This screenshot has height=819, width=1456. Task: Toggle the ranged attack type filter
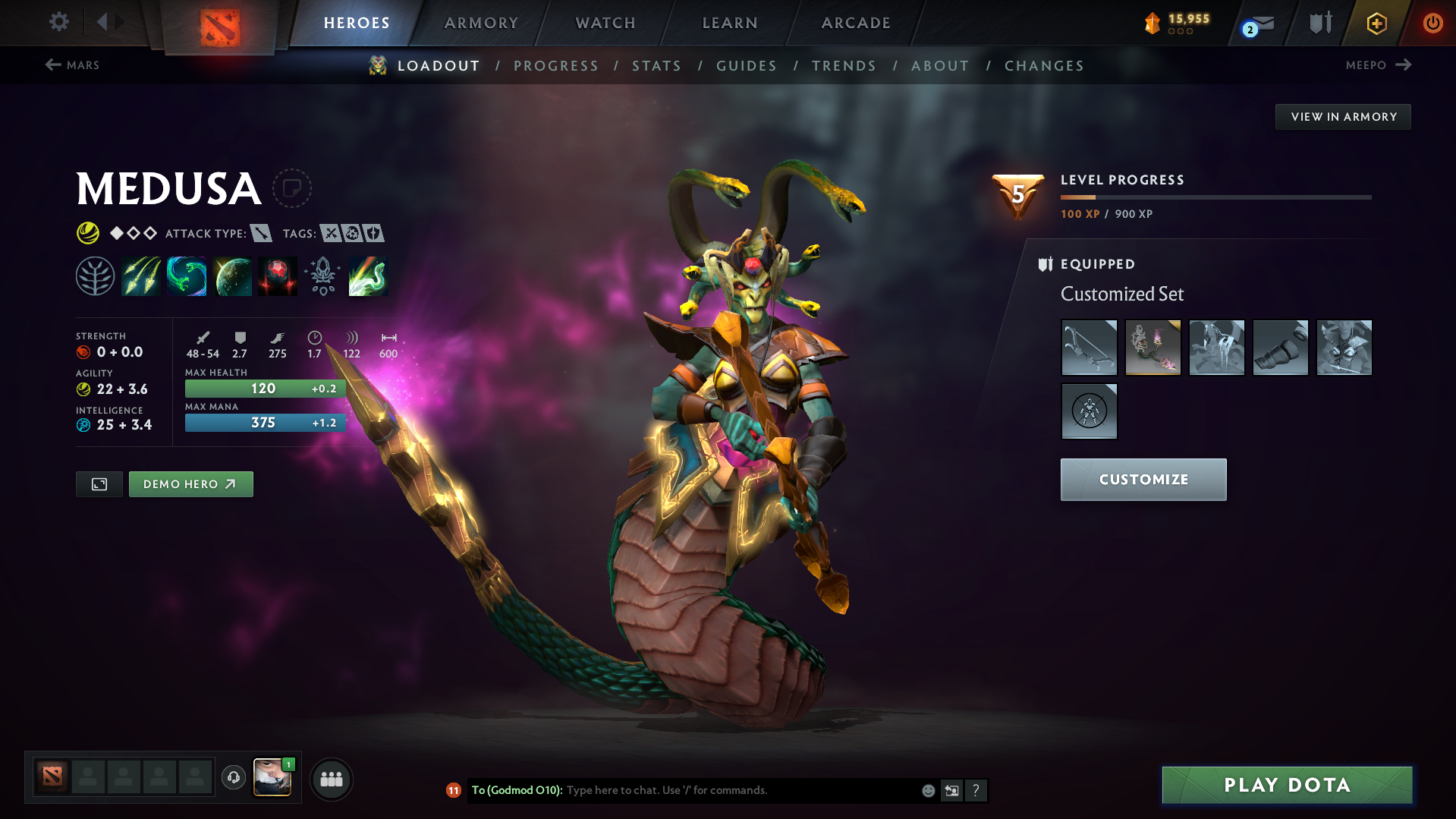click(262, 234)
